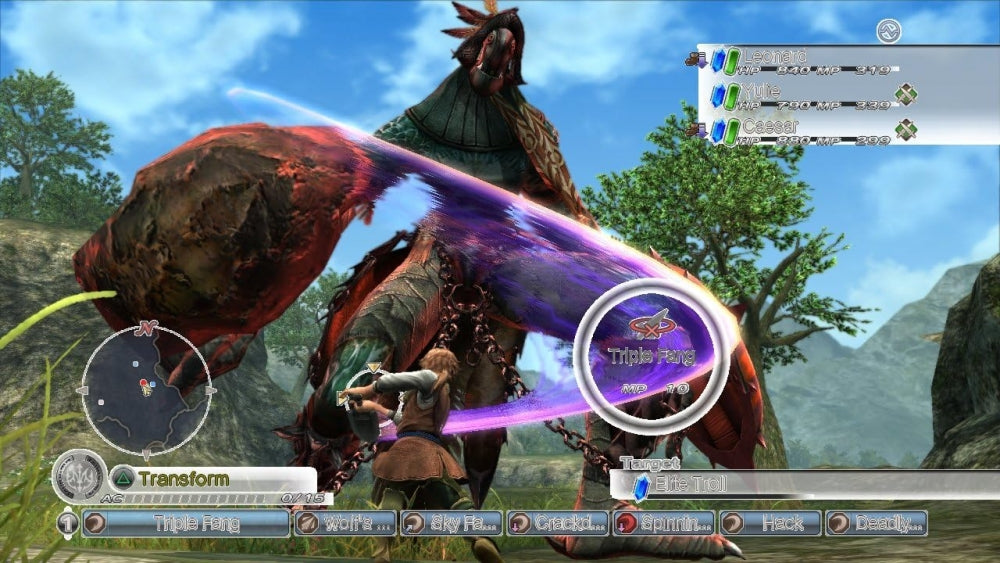Activate the Triple Fang skill slot
This screenshot has width=1000, height=563.
point(186,523)
